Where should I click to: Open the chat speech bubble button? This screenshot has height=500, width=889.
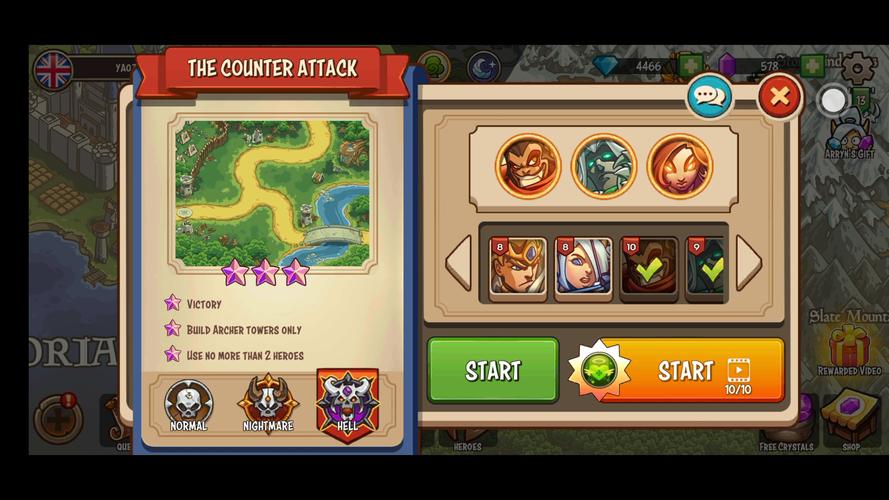(x=709, y=97)
